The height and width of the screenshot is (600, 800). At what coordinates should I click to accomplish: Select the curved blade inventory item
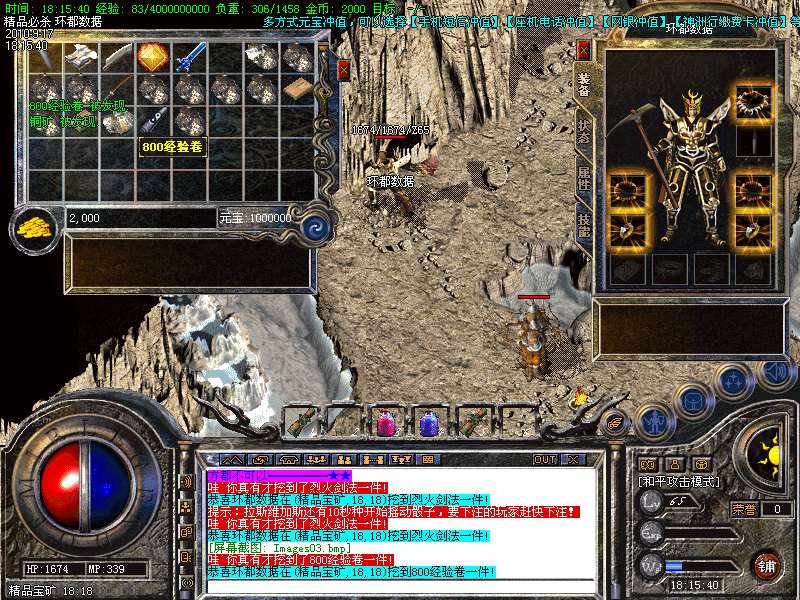pyautogui.click(x=116, y=57)
